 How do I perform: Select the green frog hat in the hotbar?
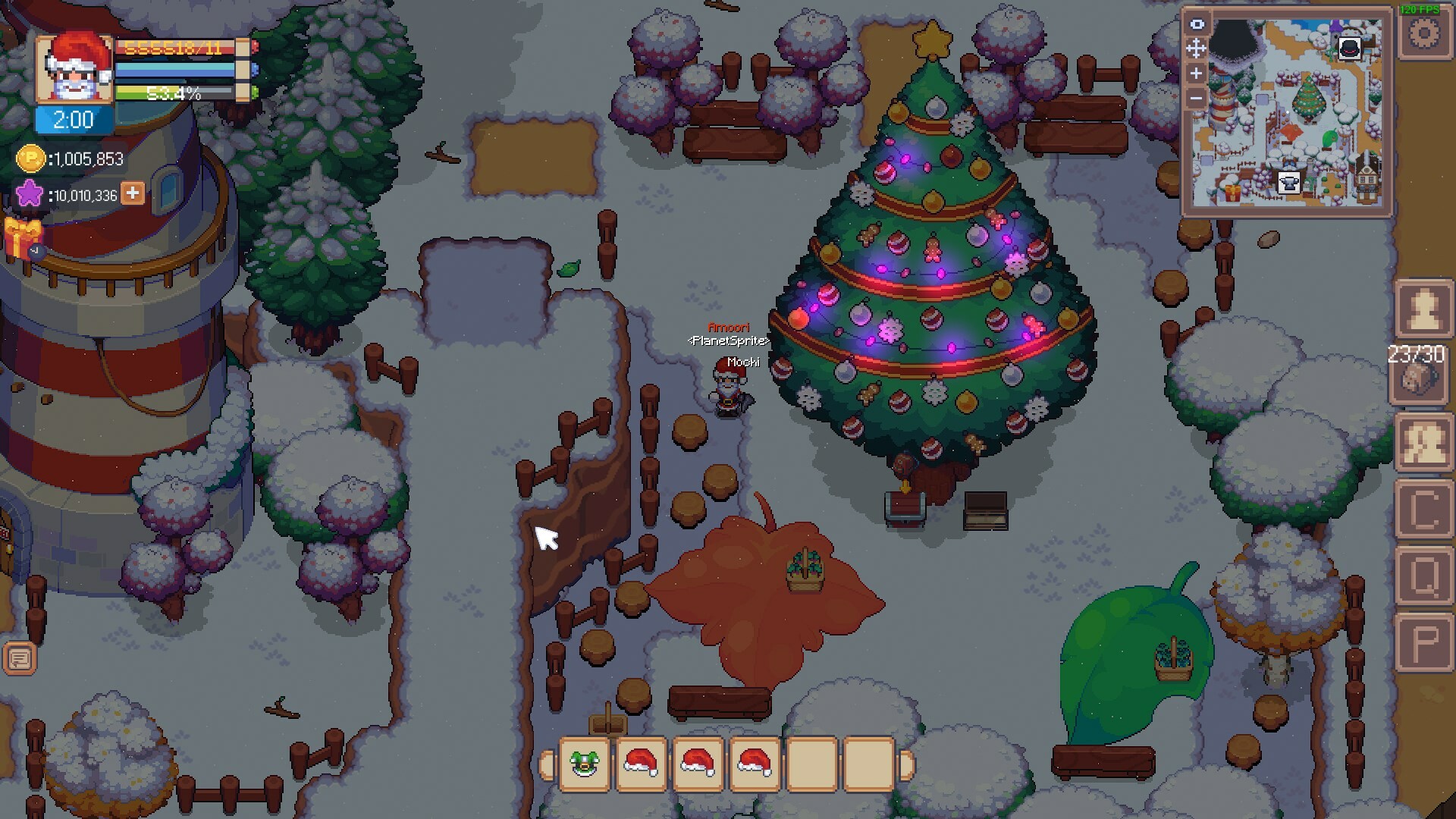584,766
